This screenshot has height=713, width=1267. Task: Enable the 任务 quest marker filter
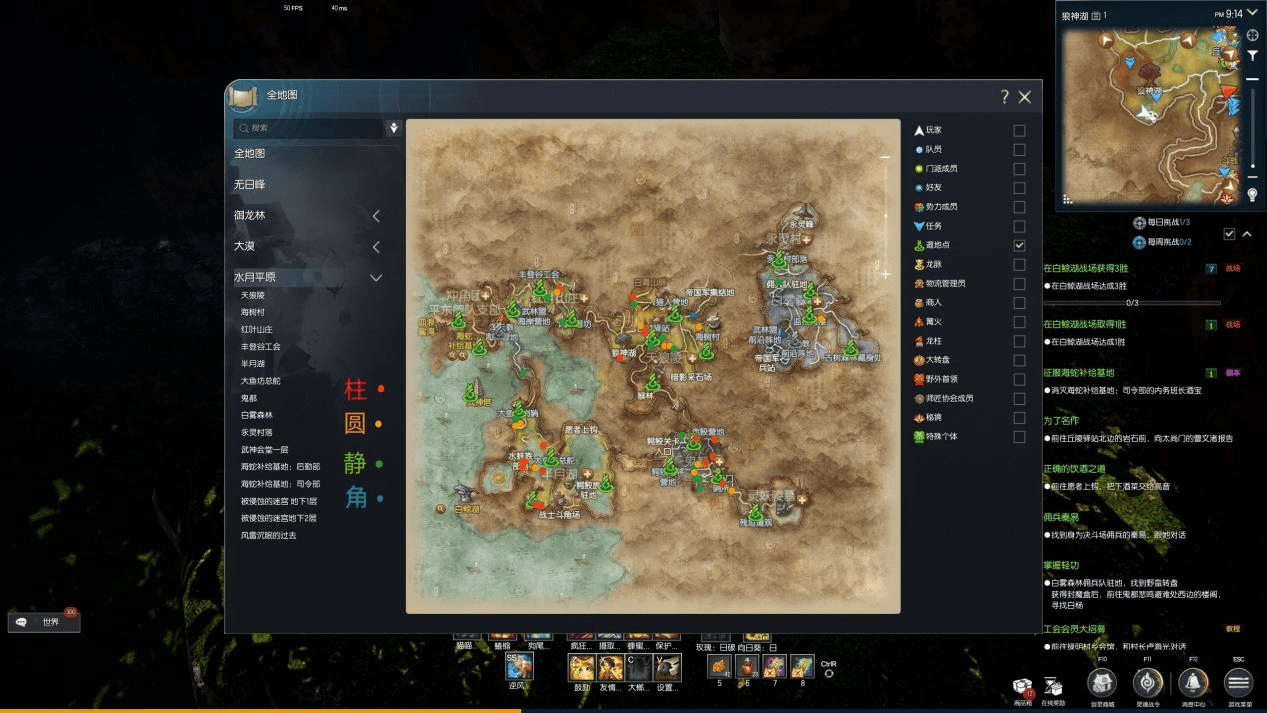(1019, 226)
